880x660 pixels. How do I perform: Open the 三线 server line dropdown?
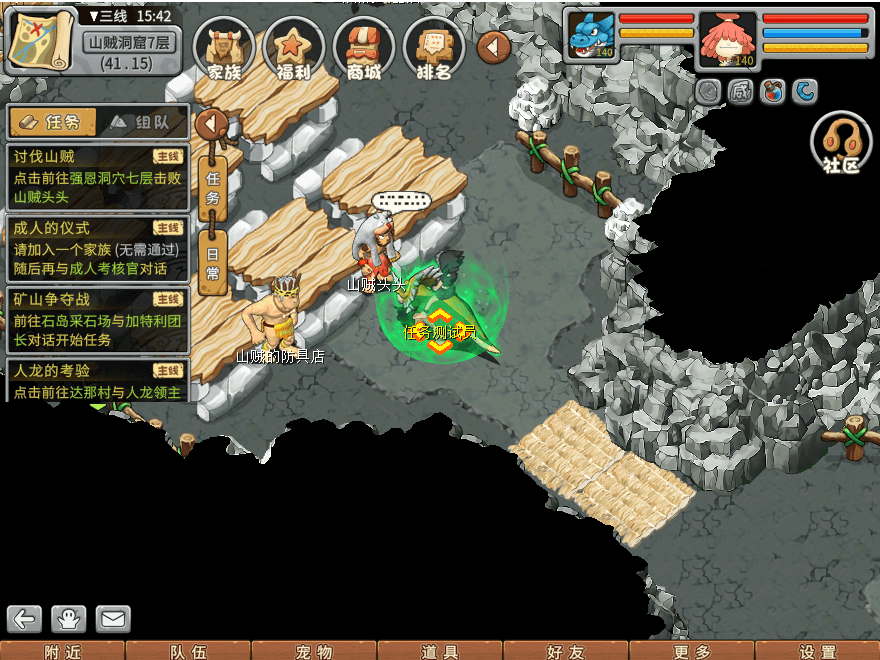130,16
